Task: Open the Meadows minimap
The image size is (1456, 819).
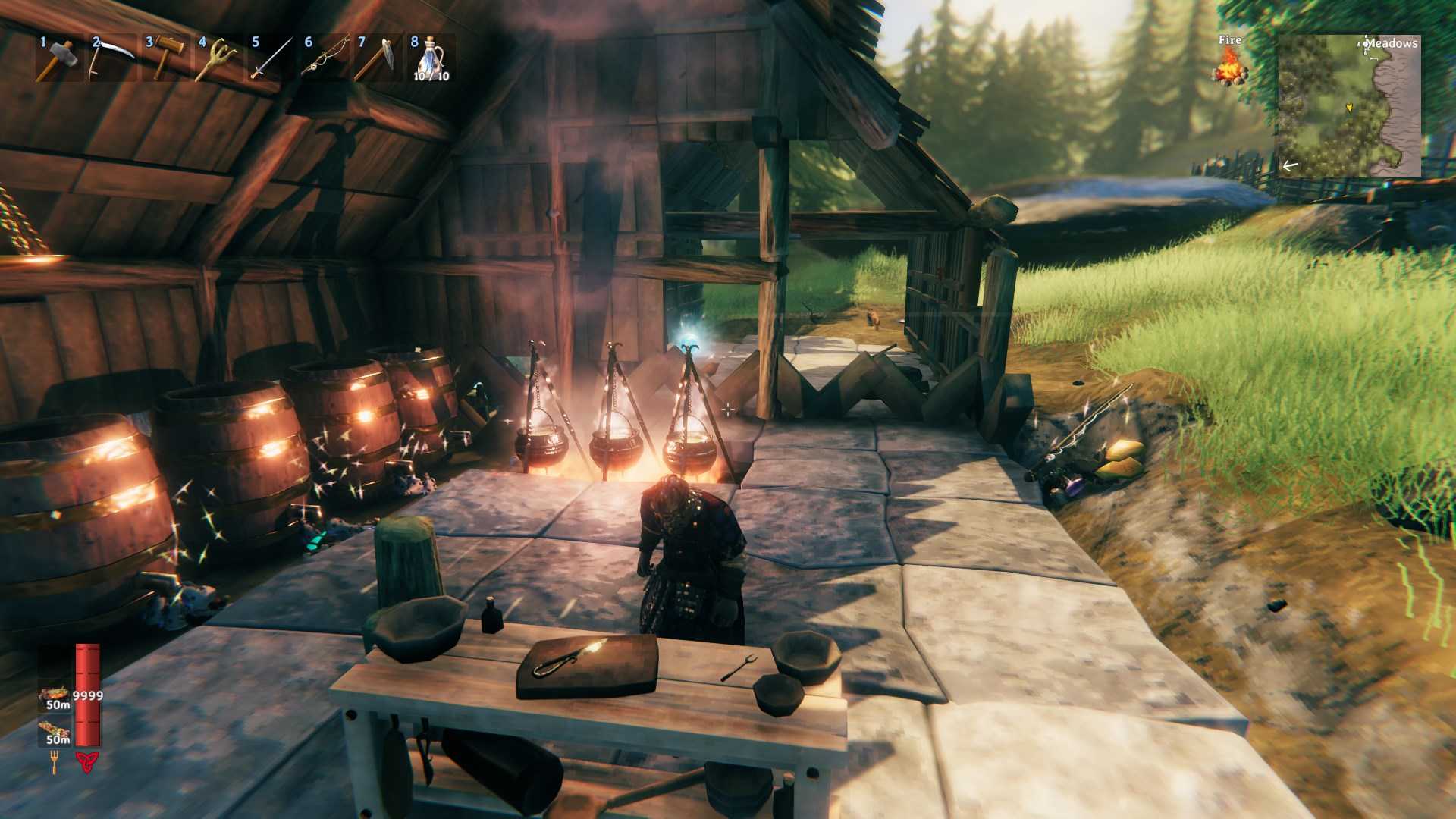Action: point(1349,106)
